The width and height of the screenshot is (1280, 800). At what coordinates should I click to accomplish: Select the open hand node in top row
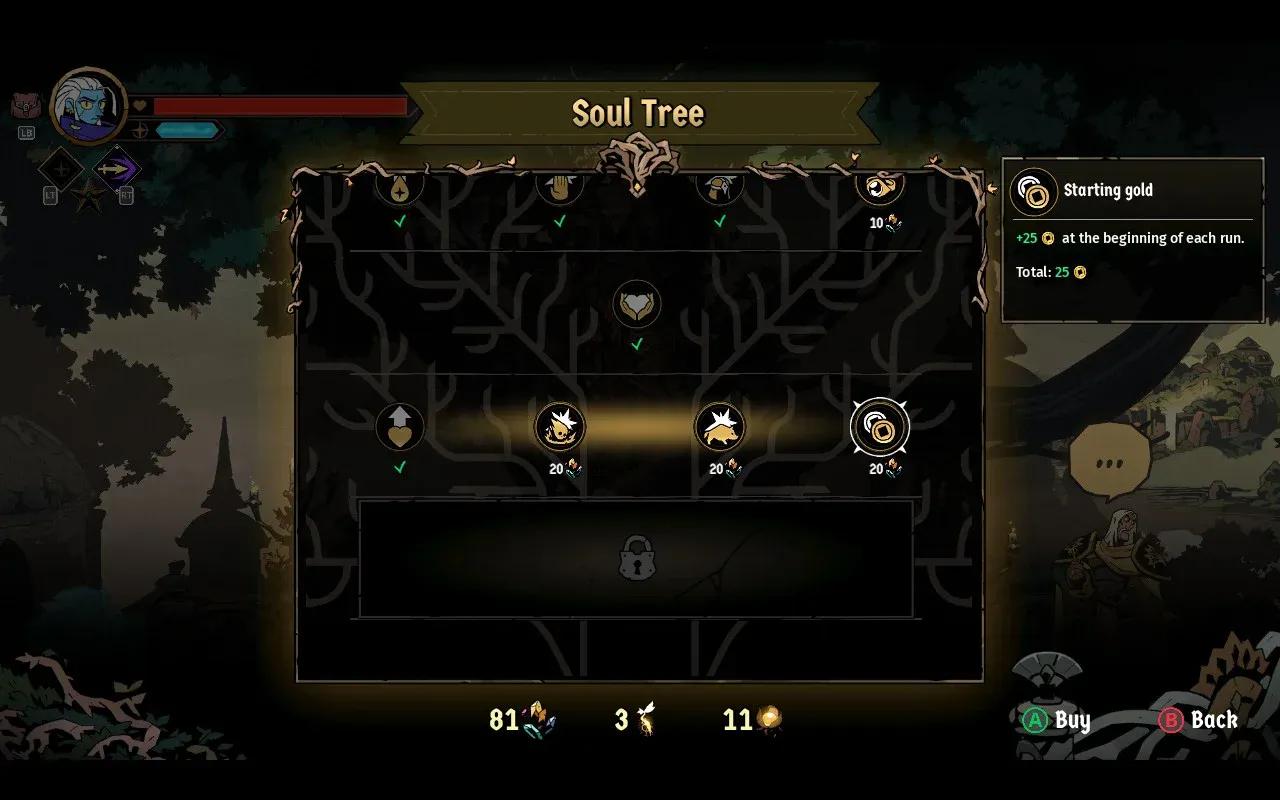click(560, 188)
